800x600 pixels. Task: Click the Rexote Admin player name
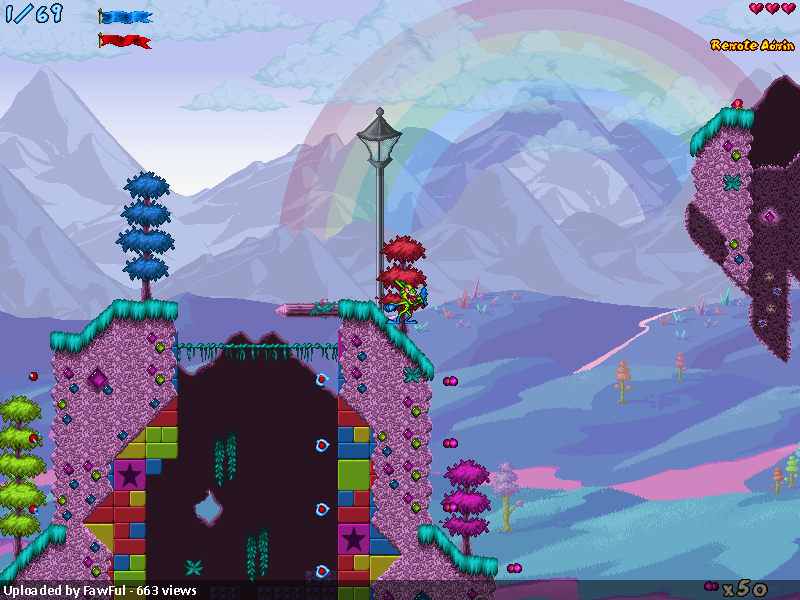[x=752, y=45]
